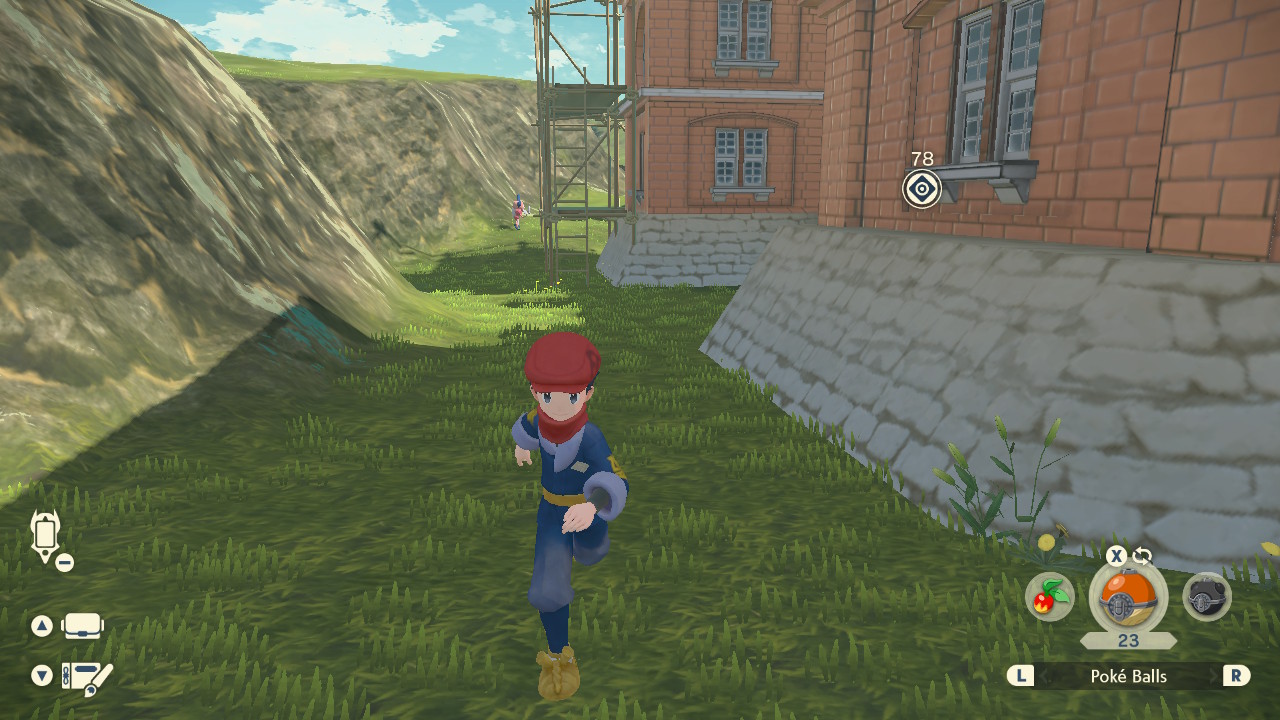Open the satchel bag icon
Screen dimensions: 1280x720
tap(83, 627)
